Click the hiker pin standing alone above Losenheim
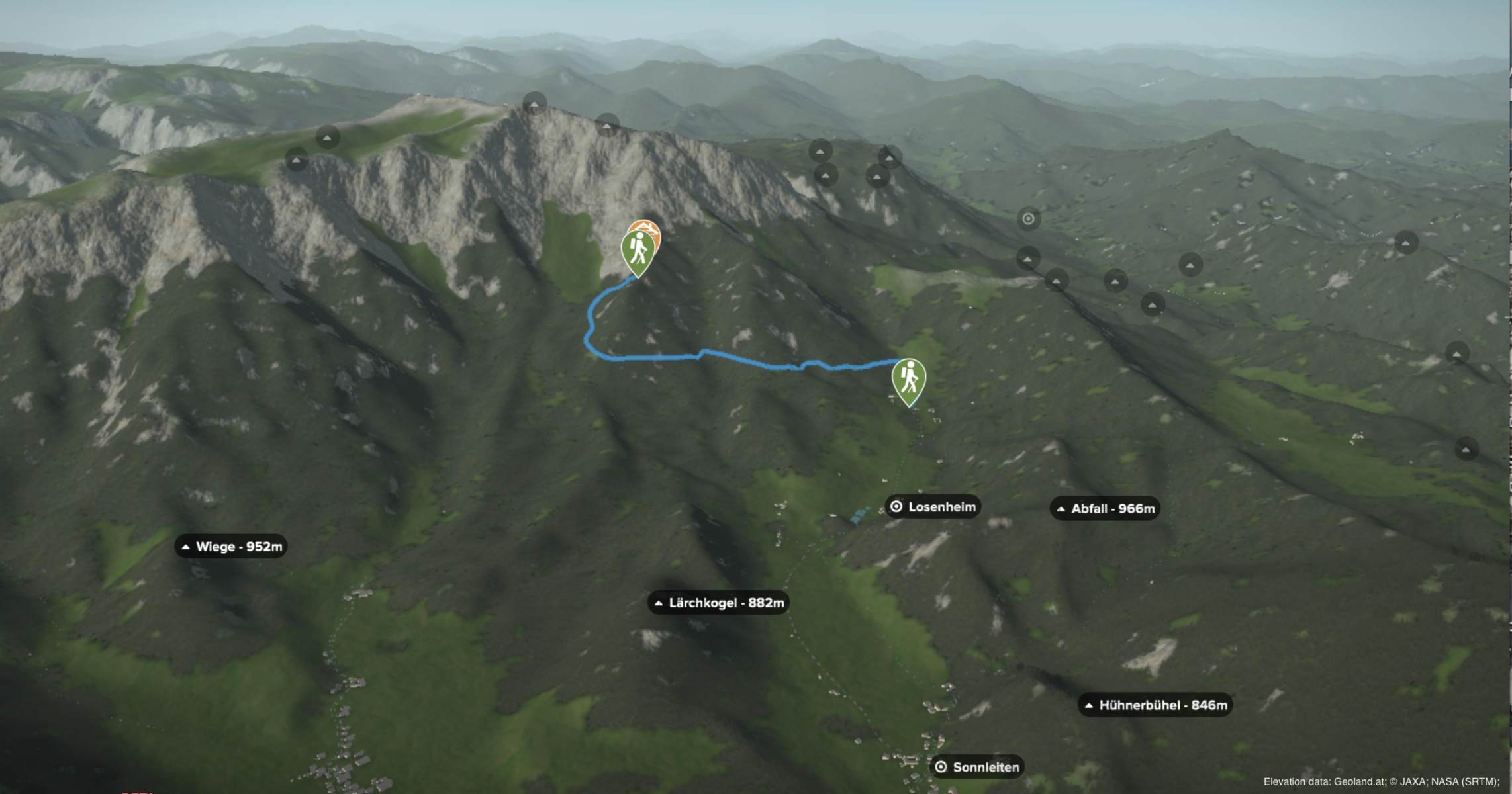The image size is (1512, 794). tap(908, 380)
